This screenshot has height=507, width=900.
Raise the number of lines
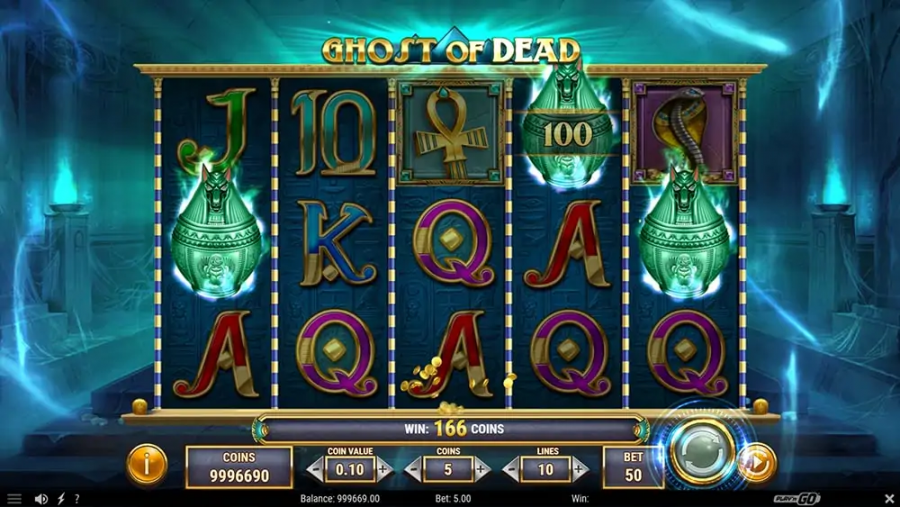580,469
